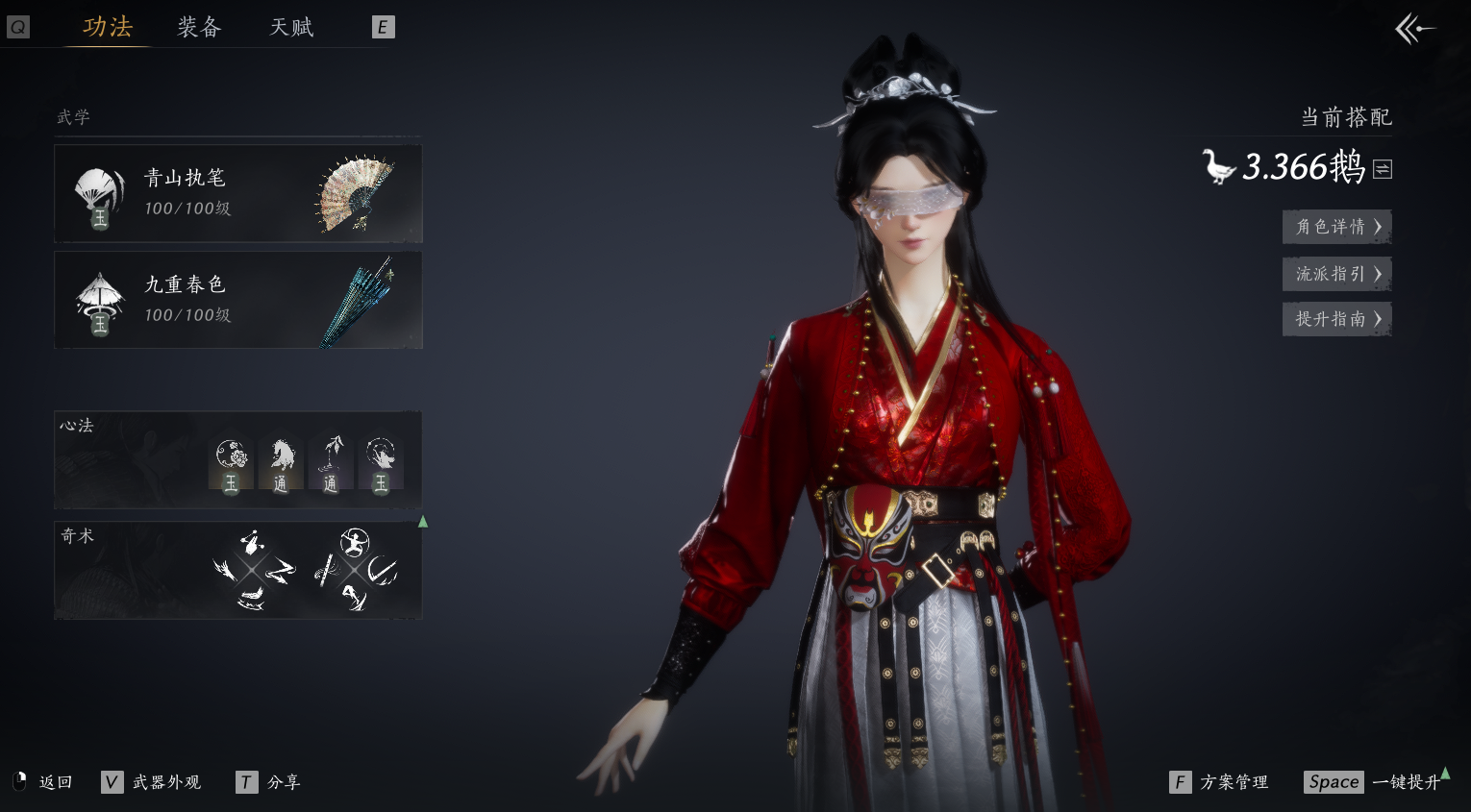Click the back arrow in top-right corner
The height and width of the screenshot is (812, 1471).
click(x=1414, y=29)
